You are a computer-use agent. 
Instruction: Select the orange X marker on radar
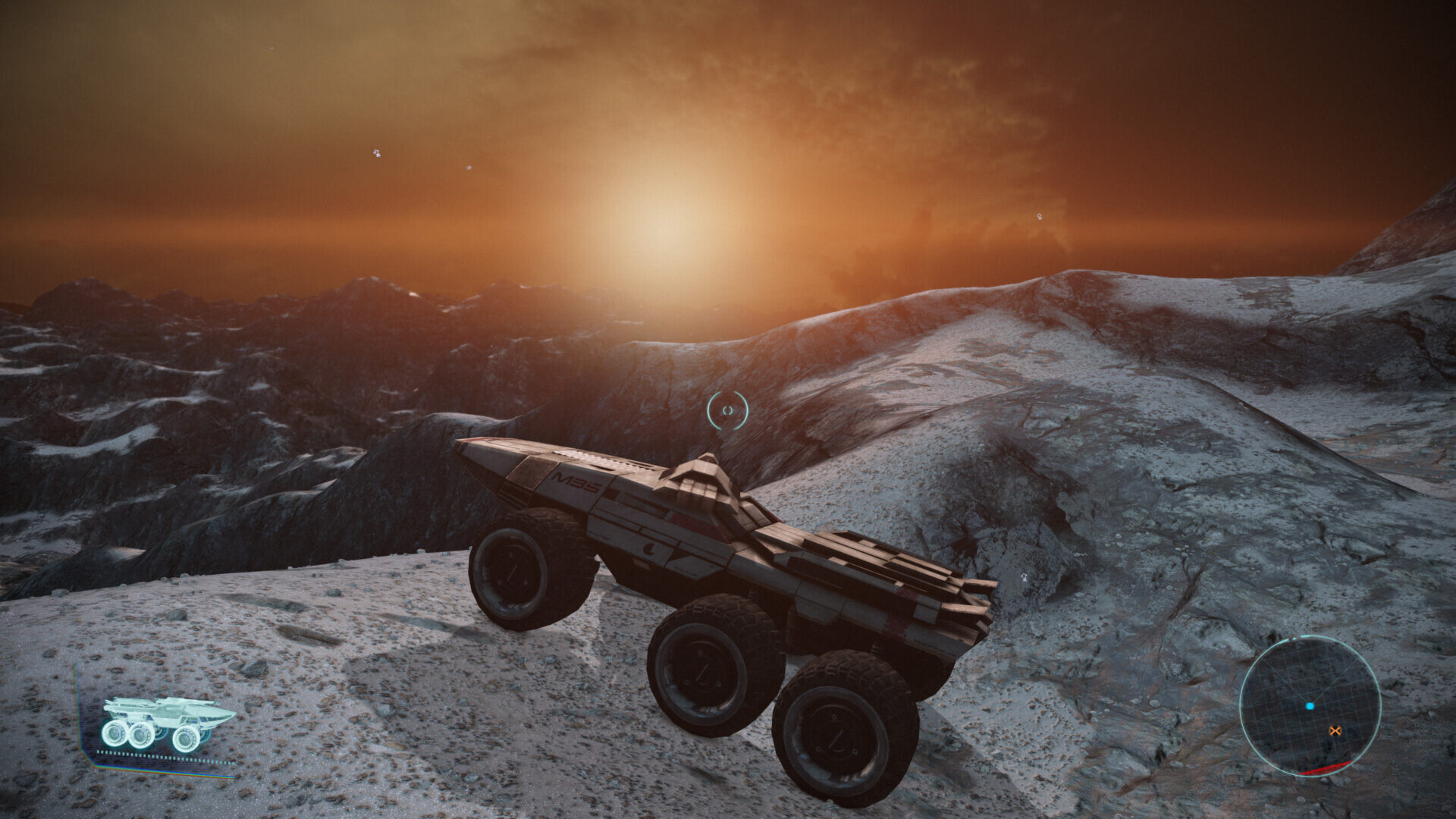[x=1335, y=731]
